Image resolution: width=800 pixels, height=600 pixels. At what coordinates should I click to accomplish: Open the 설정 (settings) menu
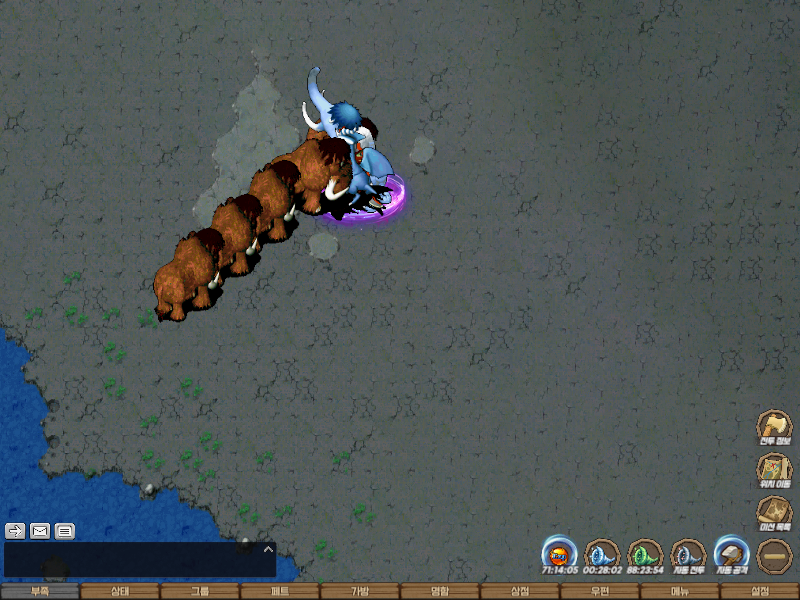[760, 591]
